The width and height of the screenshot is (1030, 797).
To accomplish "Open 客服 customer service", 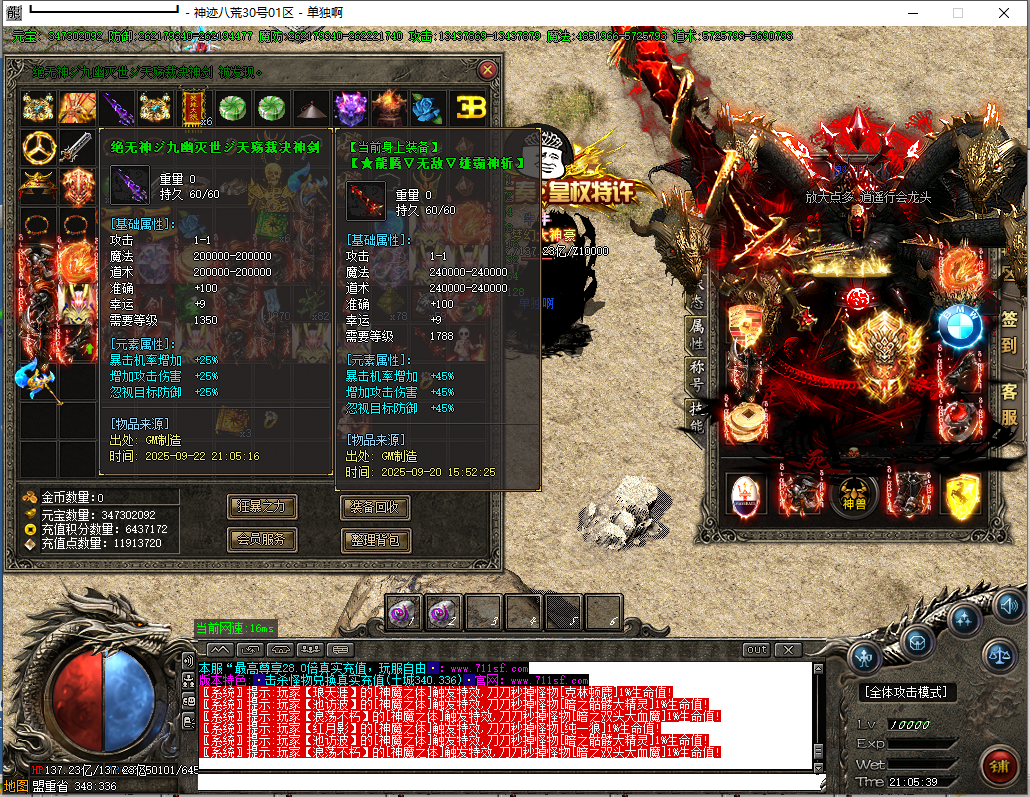I will coord(1008,403).
